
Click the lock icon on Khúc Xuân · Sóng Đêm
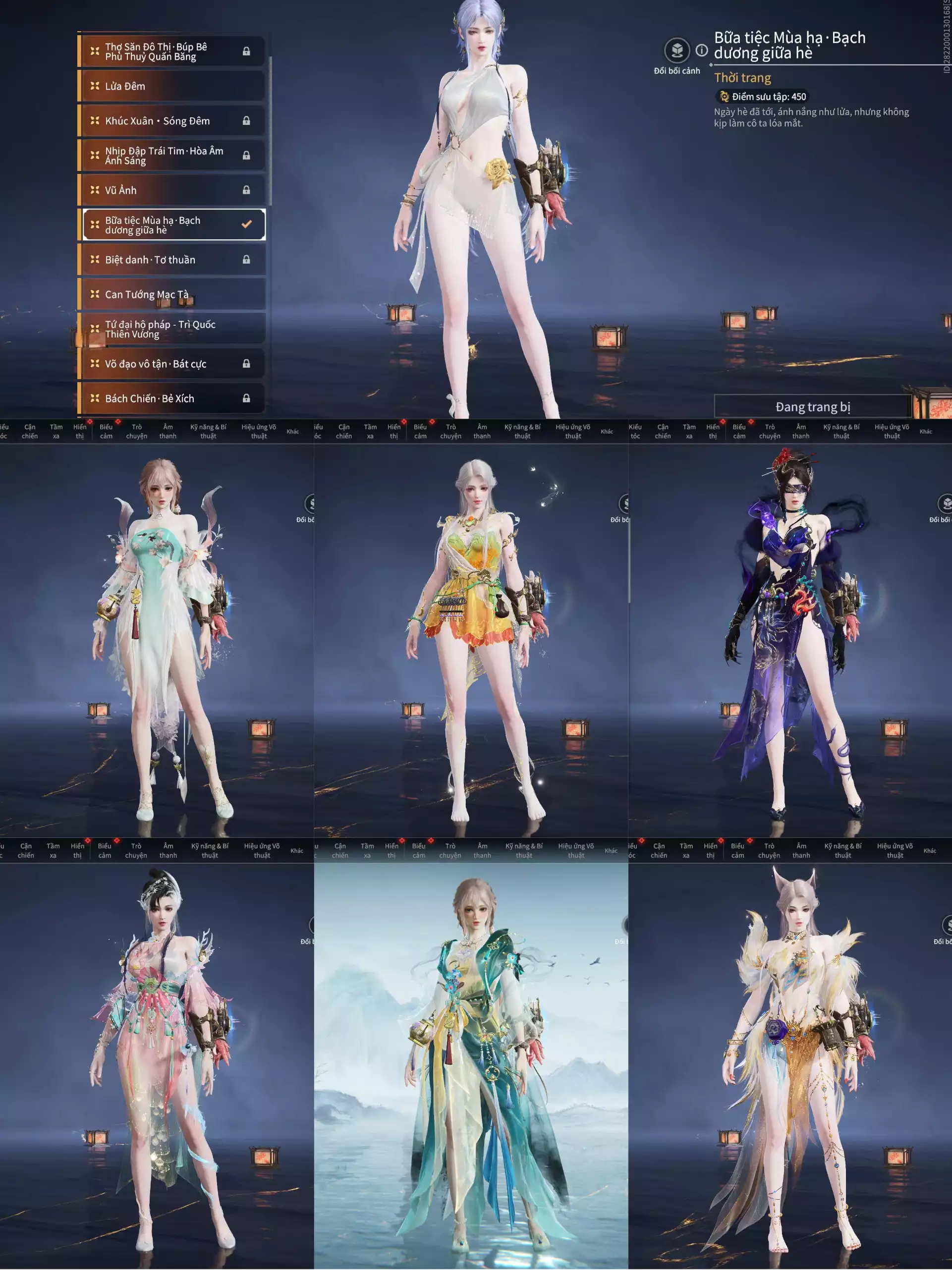[x=247, y=120]
